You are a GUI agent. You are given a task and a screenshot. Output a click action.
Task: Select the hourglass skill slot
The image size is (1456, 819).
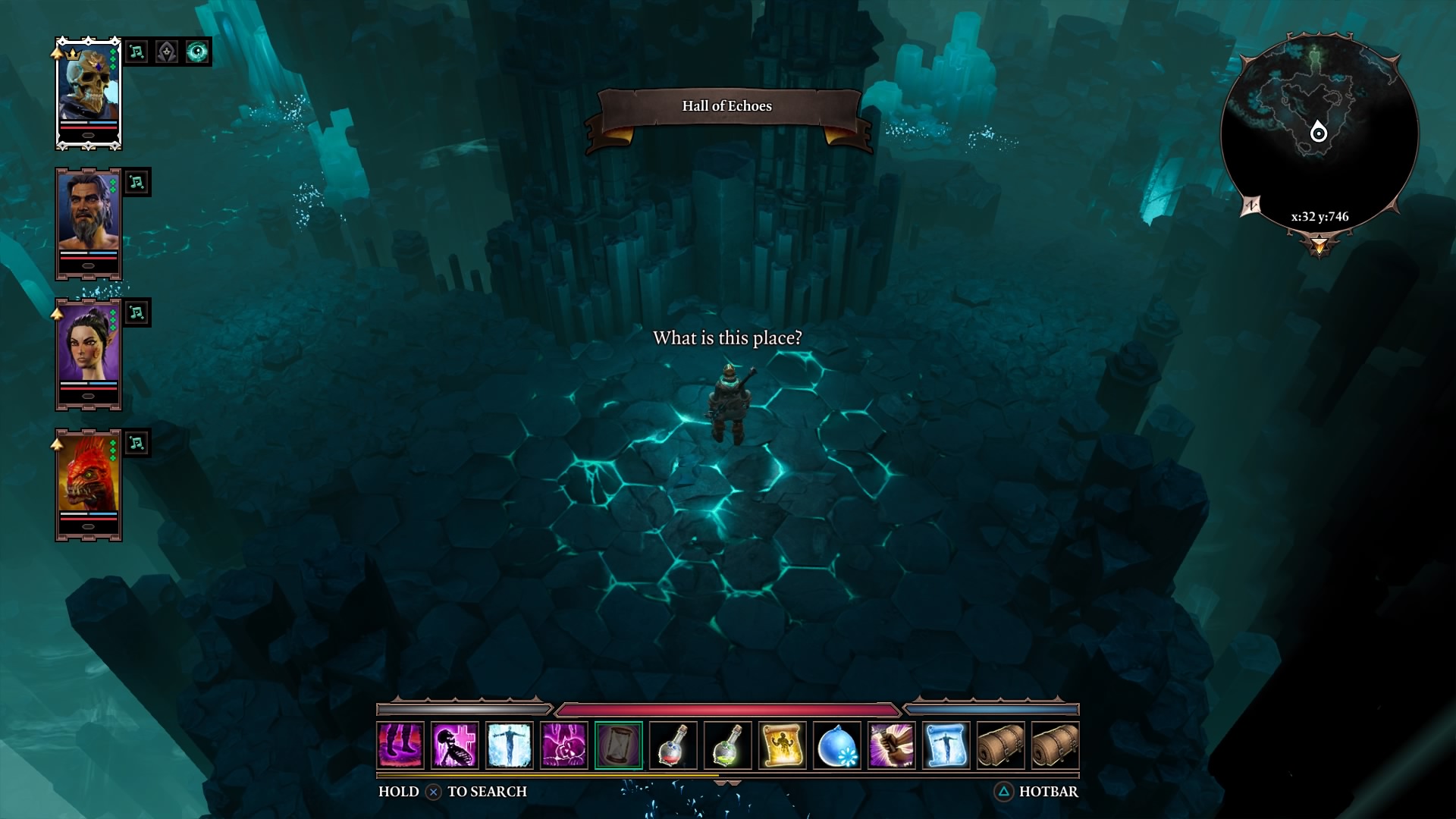point(619,745)
